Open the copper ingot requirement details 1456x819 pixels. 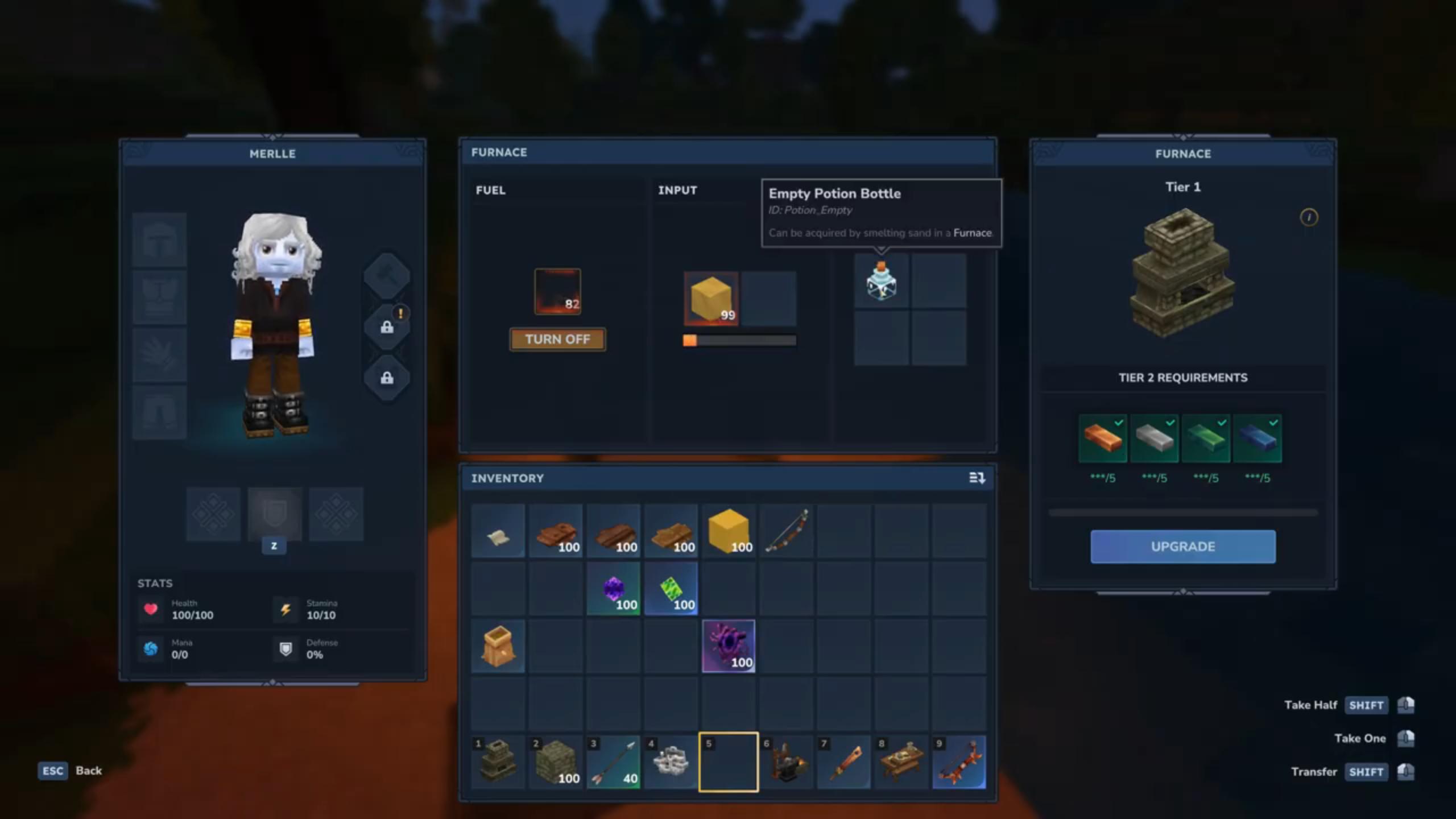tap(1102, 438)
